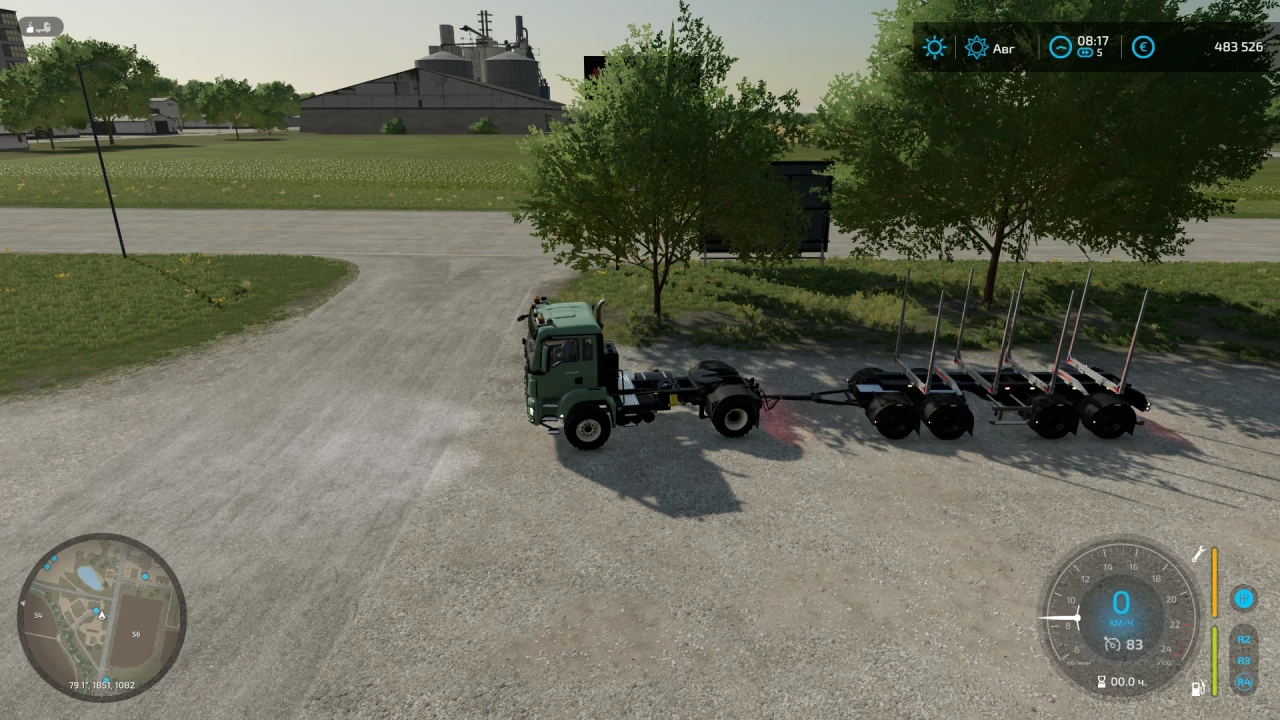Click the hourglass icon beside 00.0 ч
Screen dimensions: 1280x720
pyautogui.click(x=1101, y=681)
